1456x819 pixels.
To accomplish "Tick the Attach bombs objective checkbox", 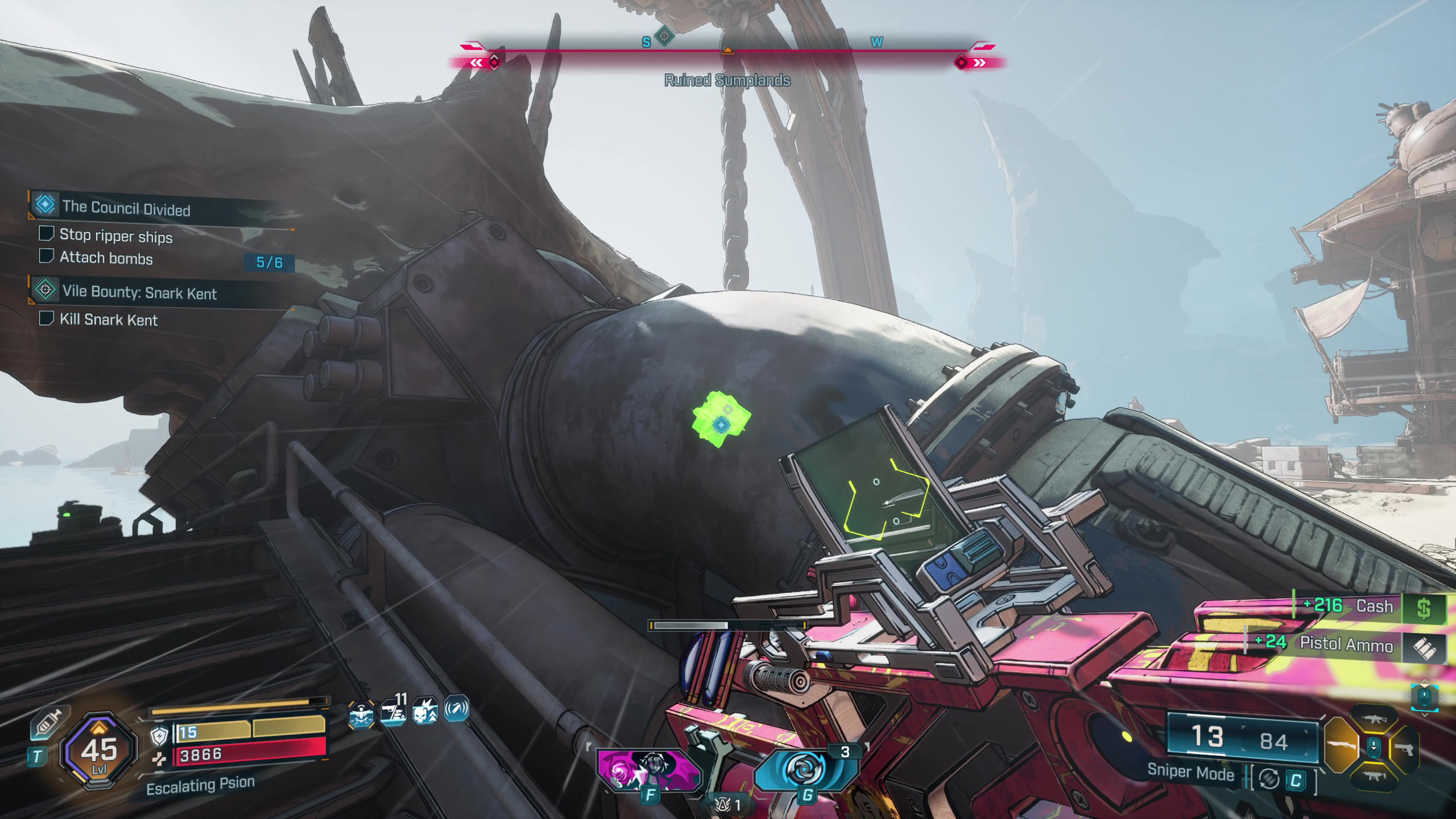I will 46,257.
